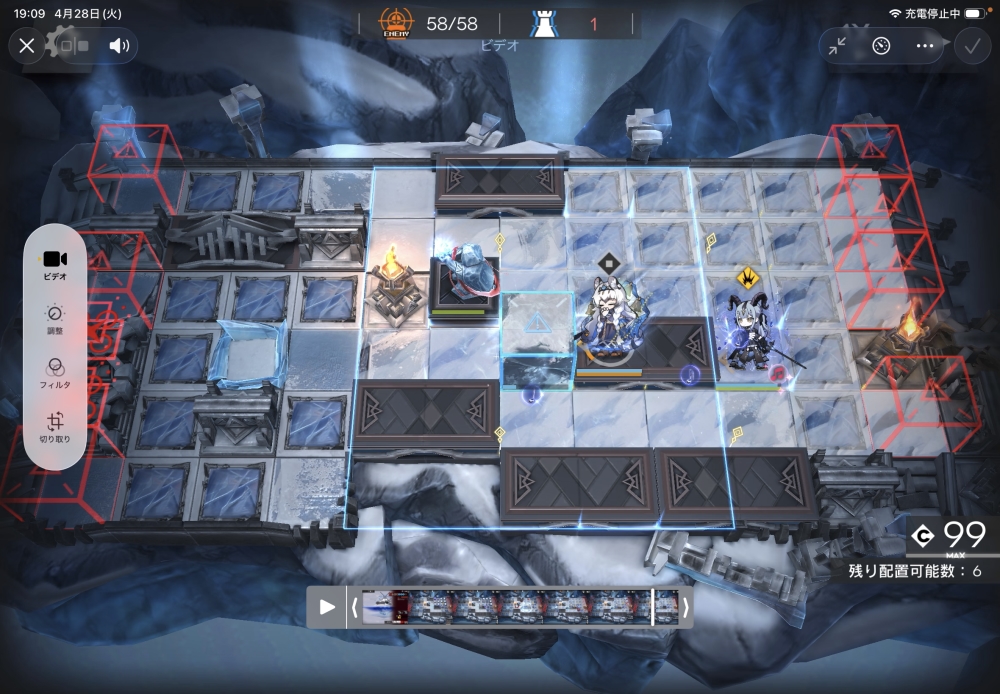Toggle the speaker sound icon

coord(119,45)
